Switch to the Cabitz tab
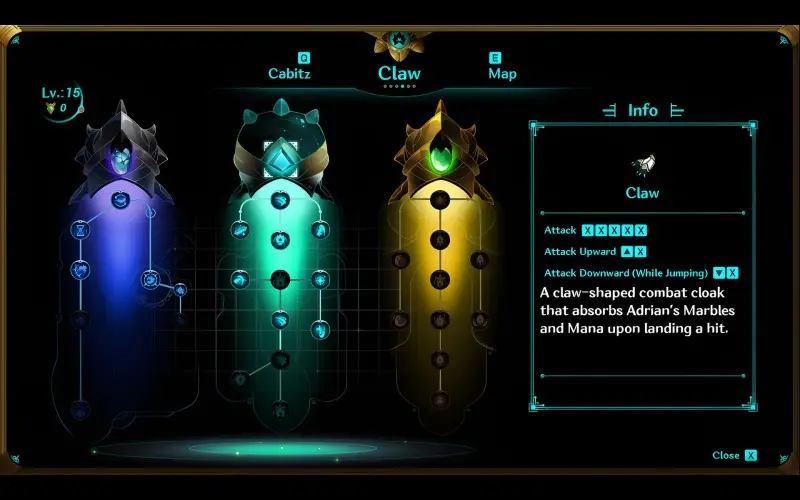The width and height of the screenshot is (800, 500). (289, 73)
